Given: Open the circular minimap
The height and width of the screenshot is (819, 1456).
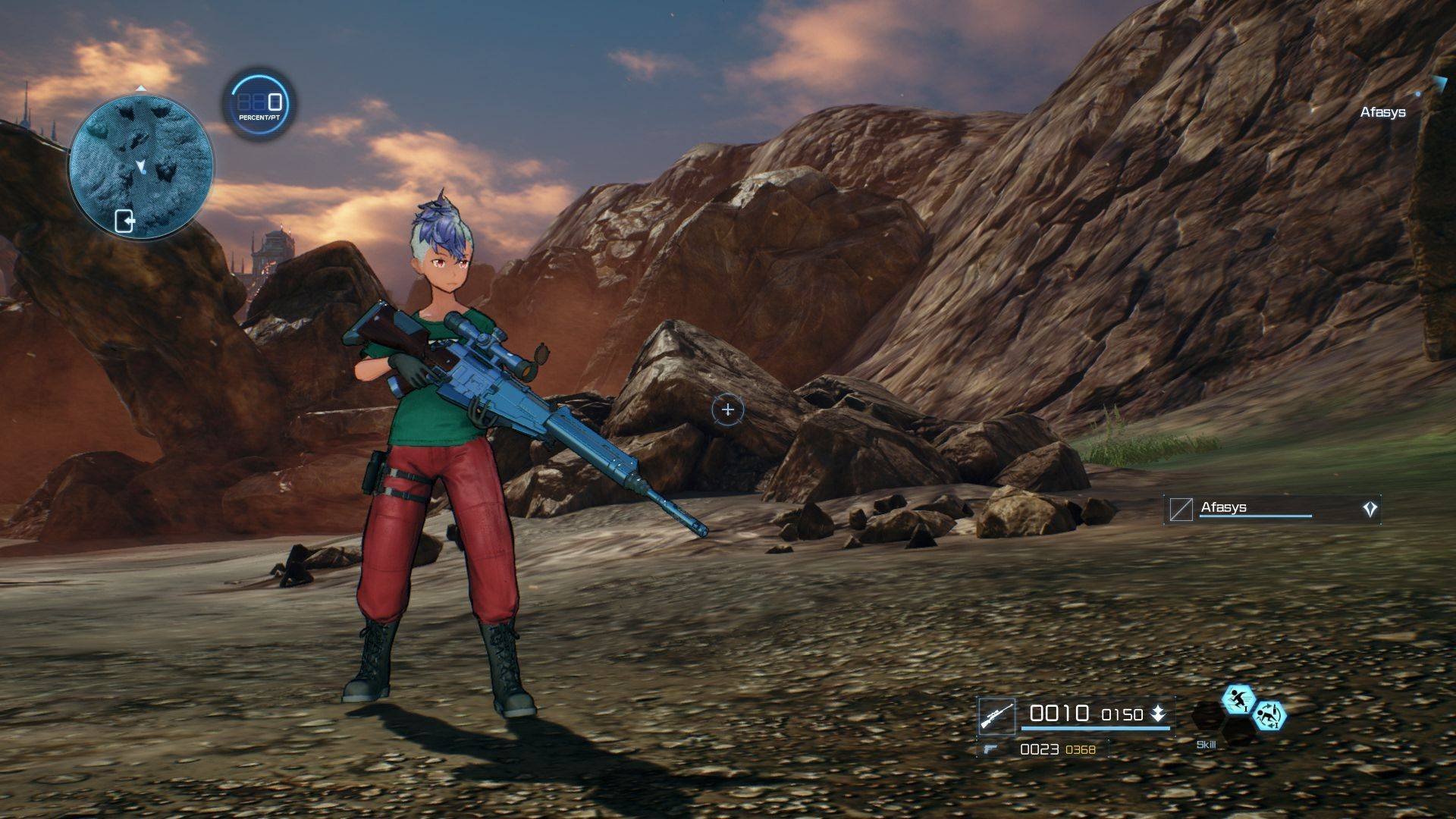Looking at the screenshot, I should point(141,167).
